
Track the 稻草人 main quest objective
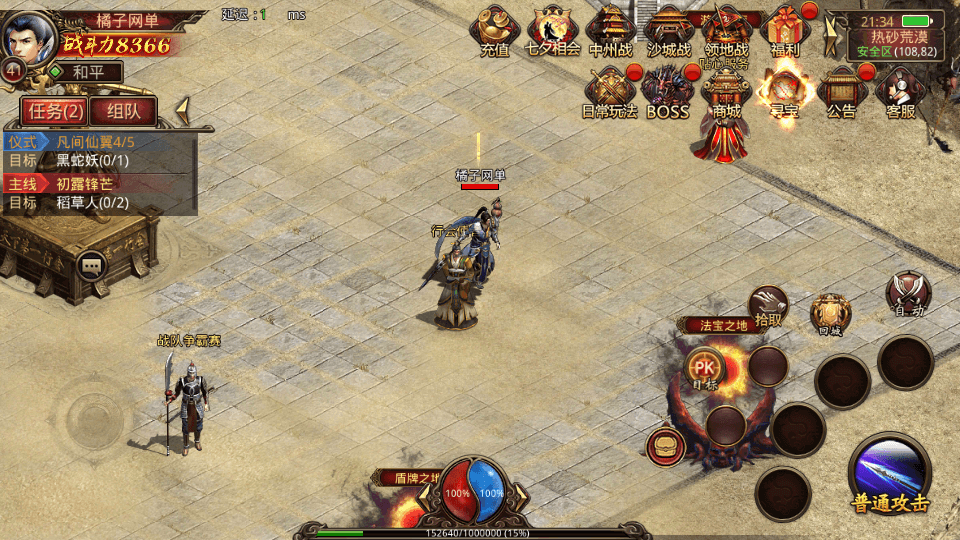click(x=92, y=202)
